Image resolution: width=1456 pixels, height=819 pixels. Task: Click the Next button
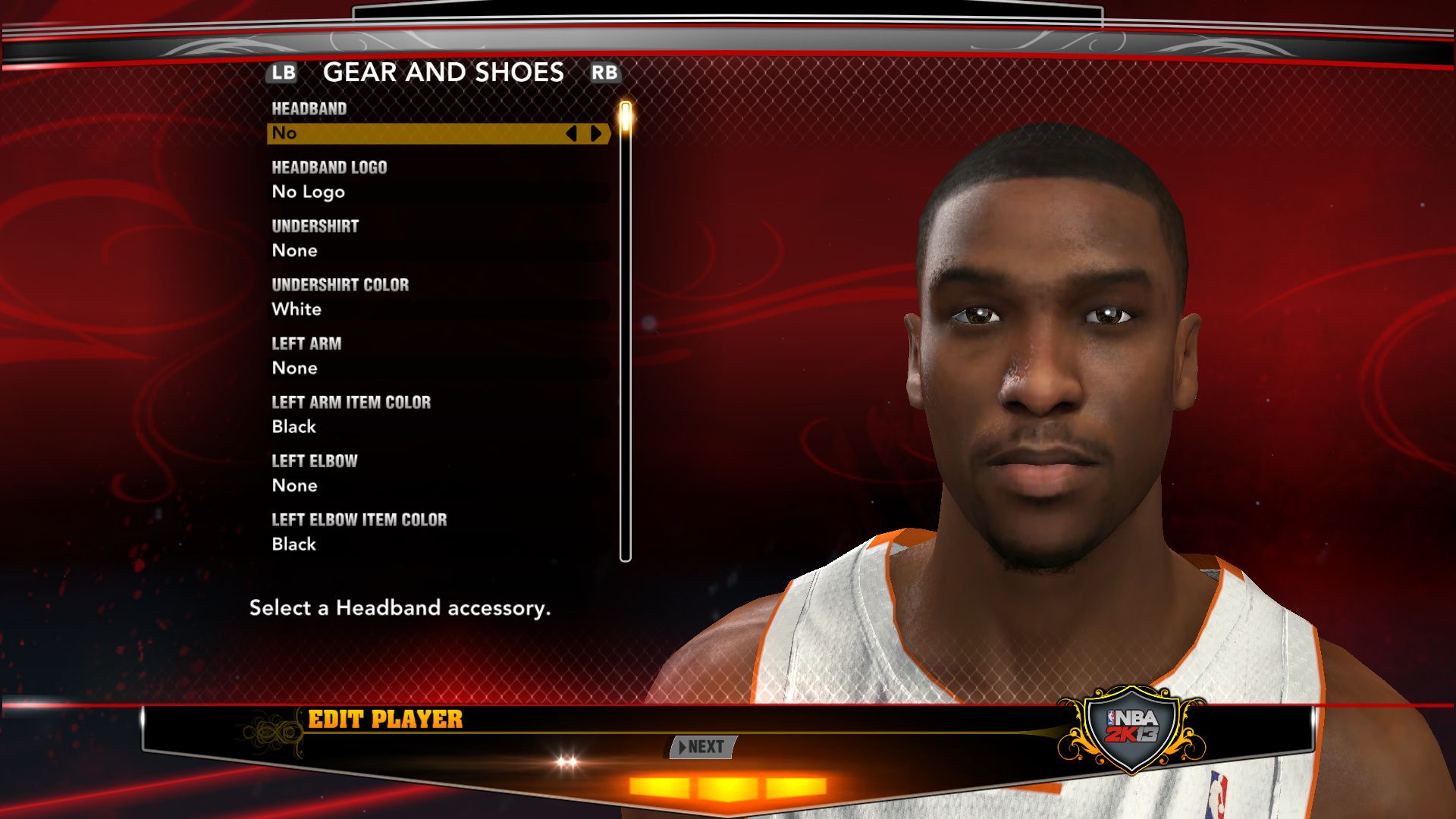pyautogui.click(x=702, y=747)
